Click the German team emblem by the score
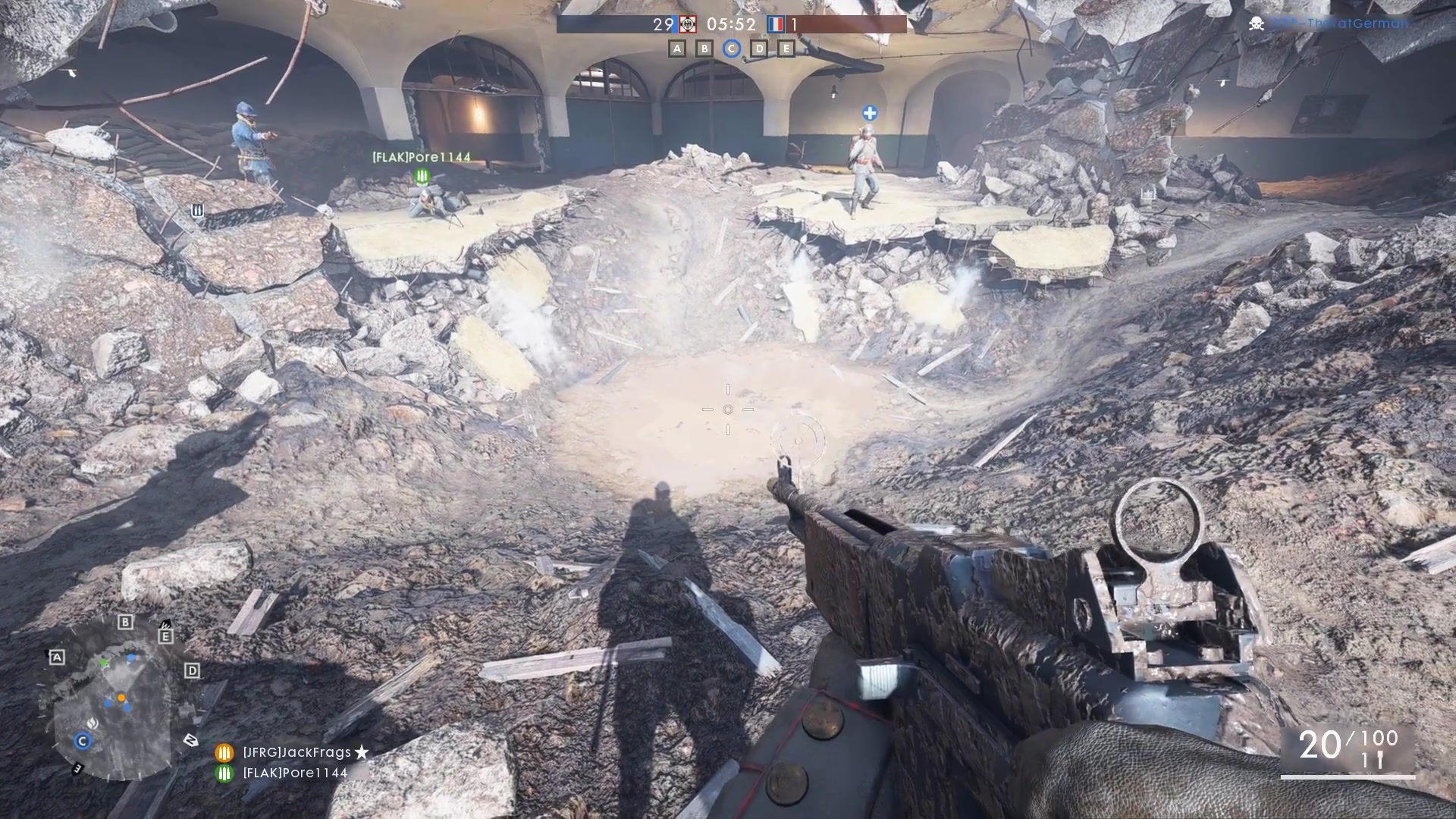Viewport: 1456px width, 819px height. click(x=687, y=24)
